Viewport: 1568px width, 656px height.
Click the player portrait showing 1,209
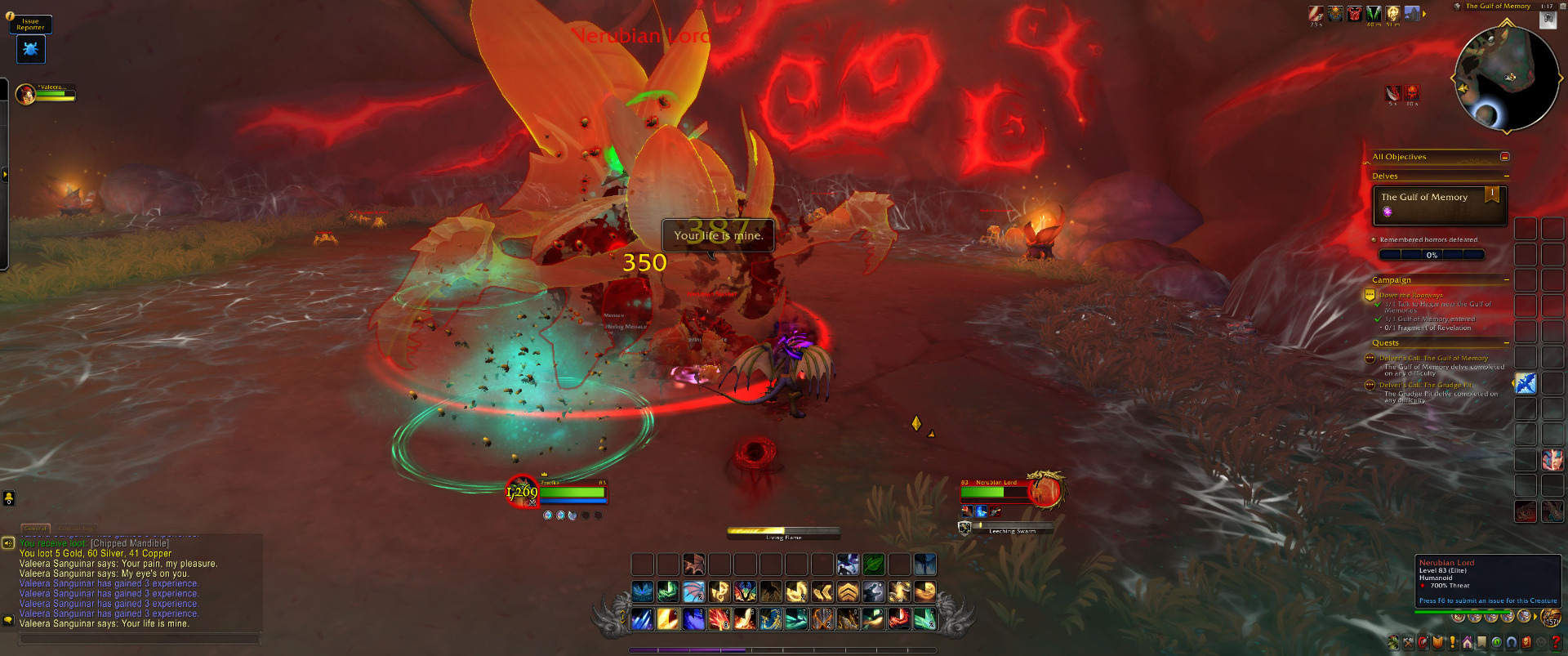[521, 492]
